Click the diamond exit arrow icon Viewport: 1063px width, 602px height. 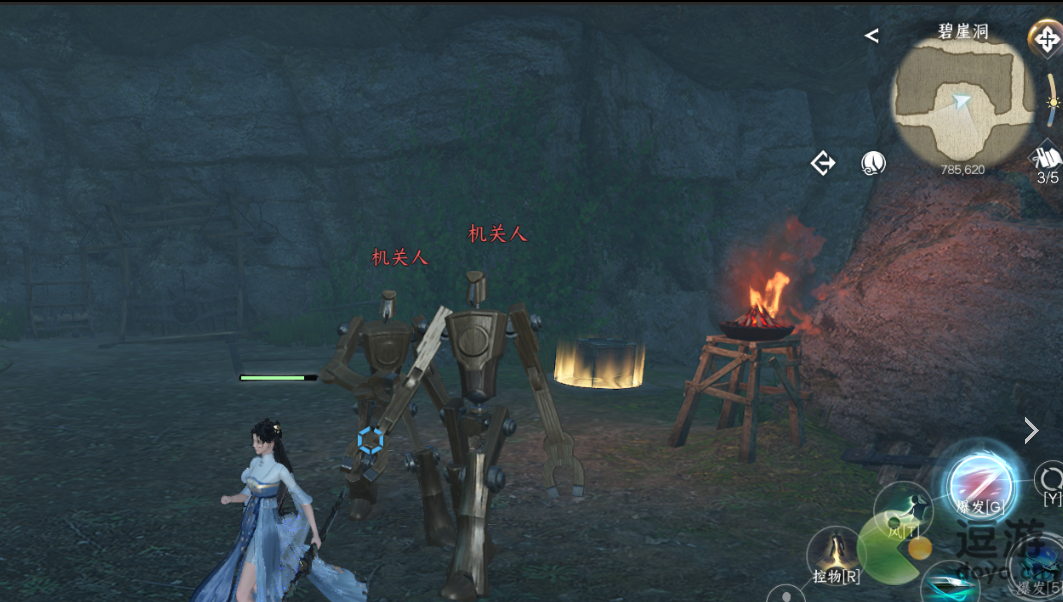(823, 163)
